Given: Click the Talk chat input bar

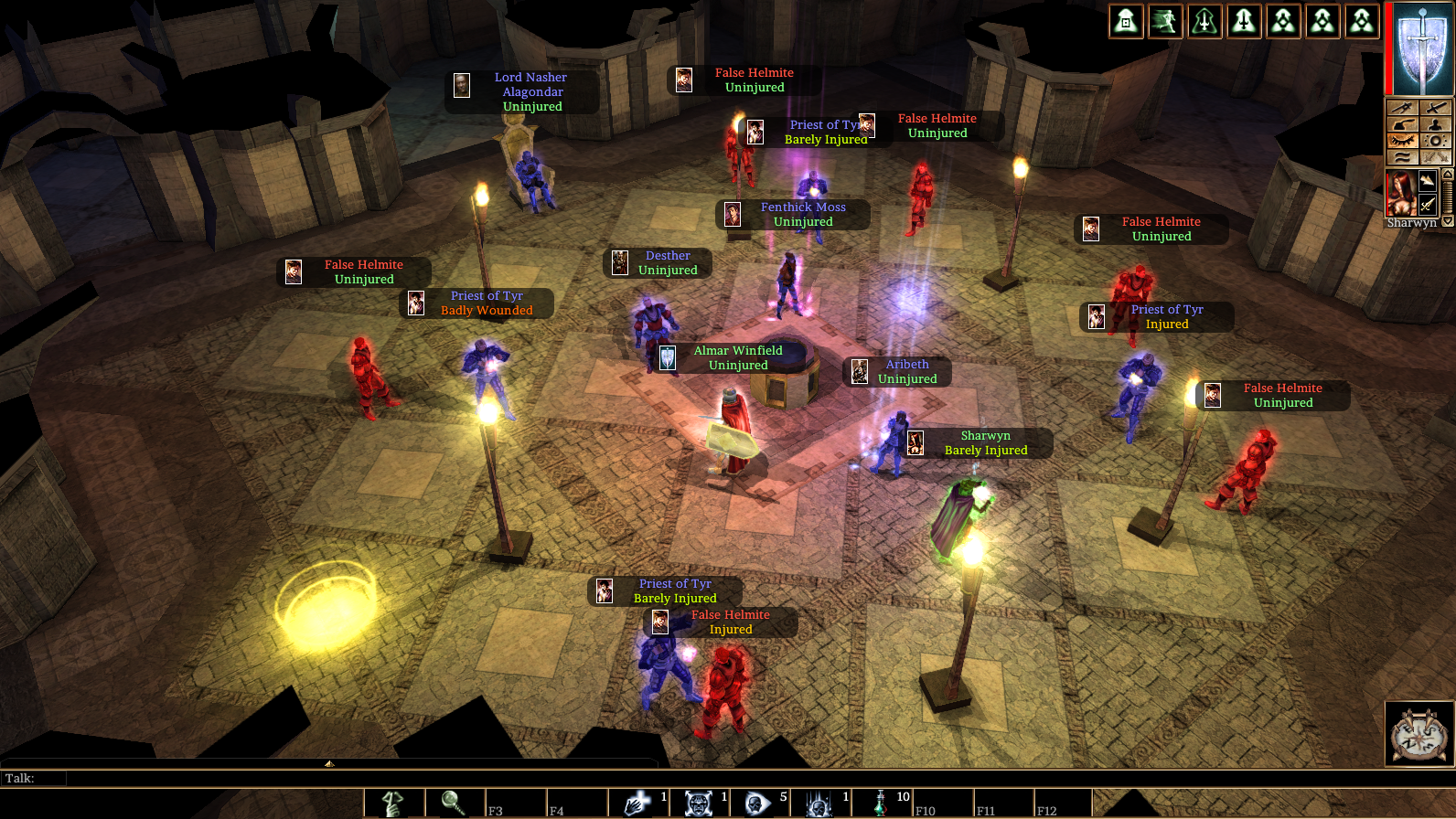Looking at the screenshot, I should tap(366, 778).
